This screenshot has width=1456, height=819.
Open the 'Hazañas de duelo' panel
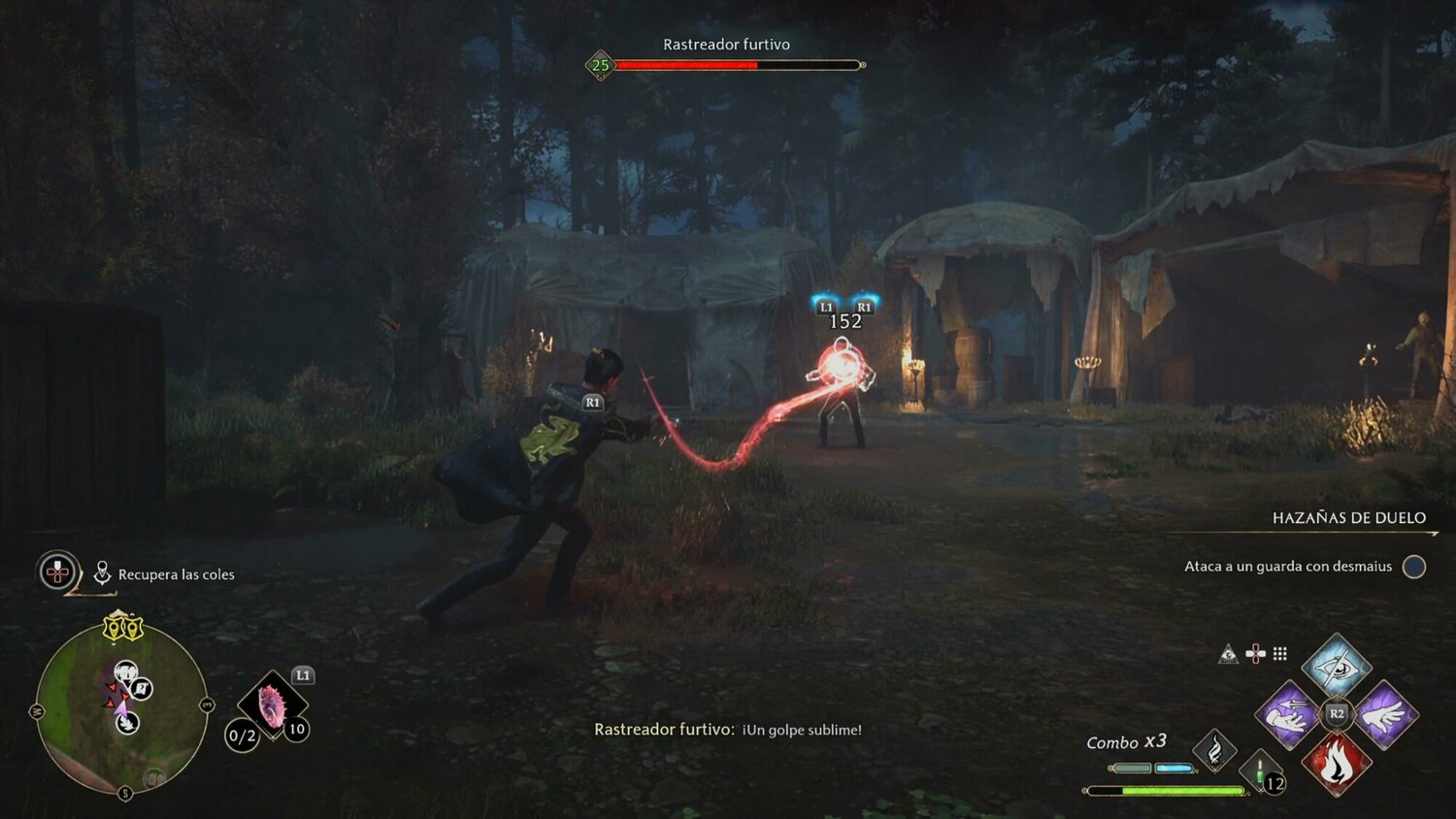(x=1348, y=518)
